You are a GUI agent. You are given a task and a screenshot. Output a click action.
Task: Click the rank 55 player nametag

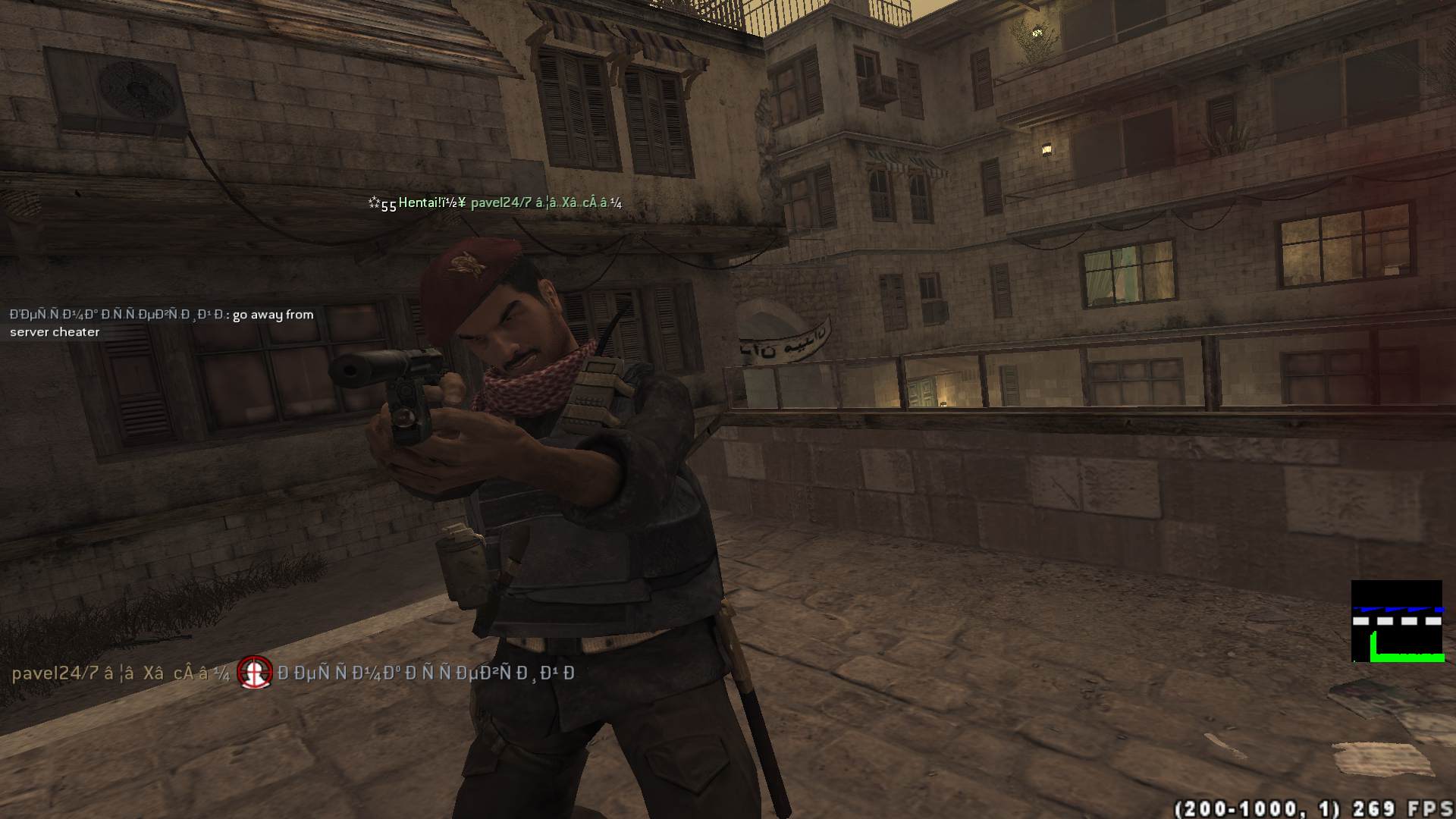pos(494,203)
